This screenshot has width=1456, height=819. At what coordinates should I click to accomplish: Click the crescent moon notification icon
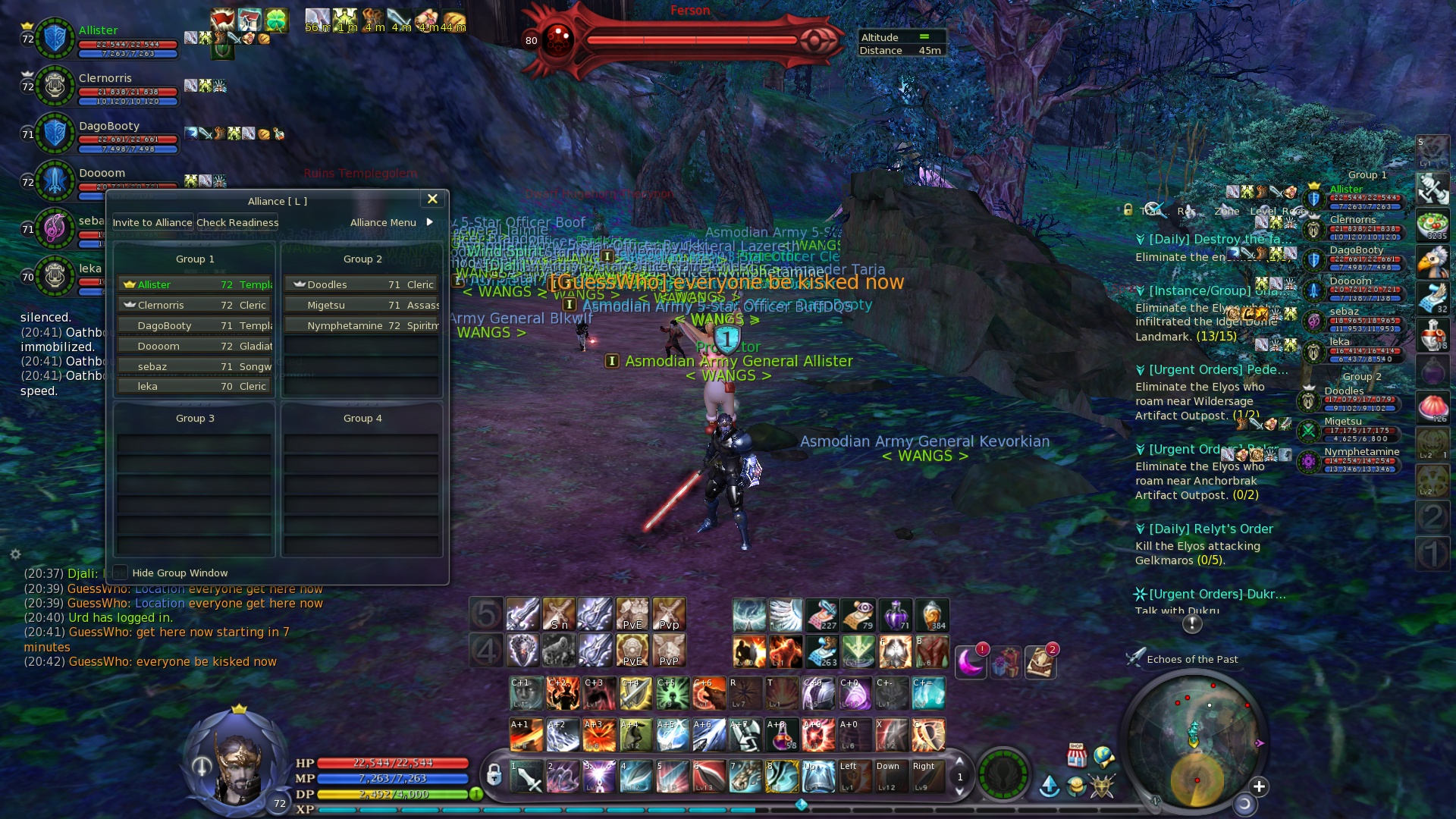[x=970, y=662]
